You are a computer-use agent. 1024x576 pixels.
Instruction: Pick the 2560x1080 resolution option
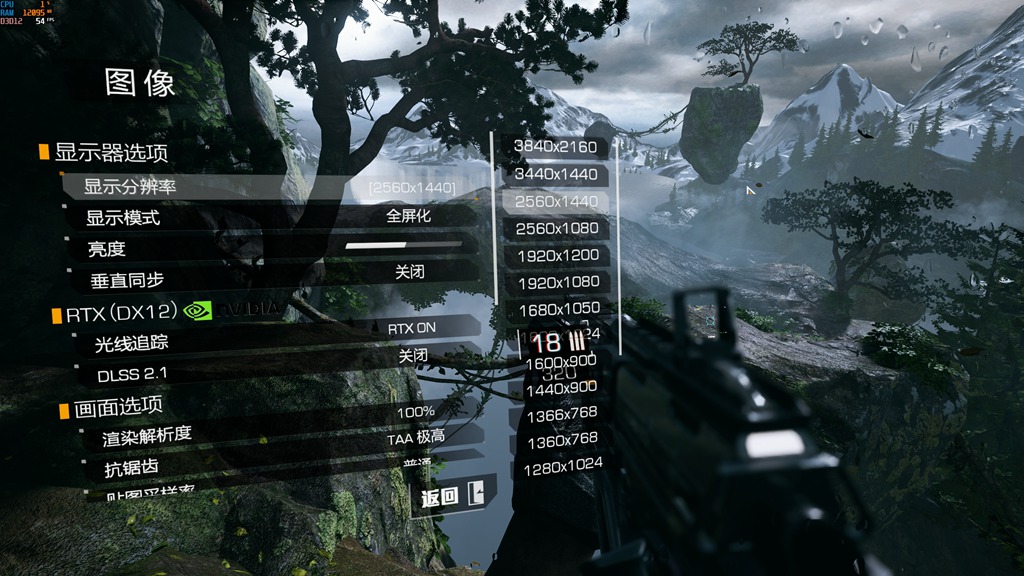coord(555,228)
